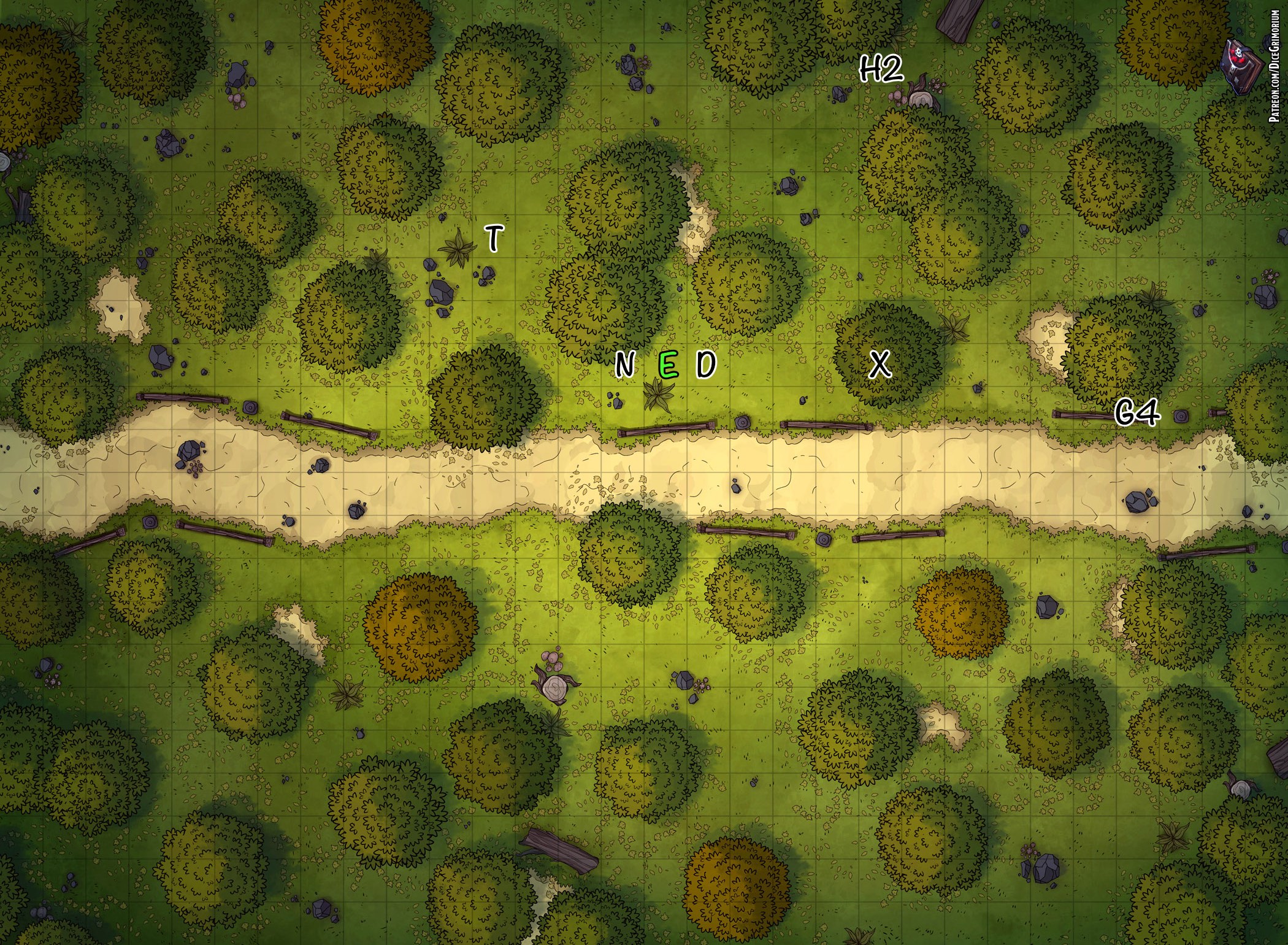
Task: Select the H2 token
Action: point(881,69)
